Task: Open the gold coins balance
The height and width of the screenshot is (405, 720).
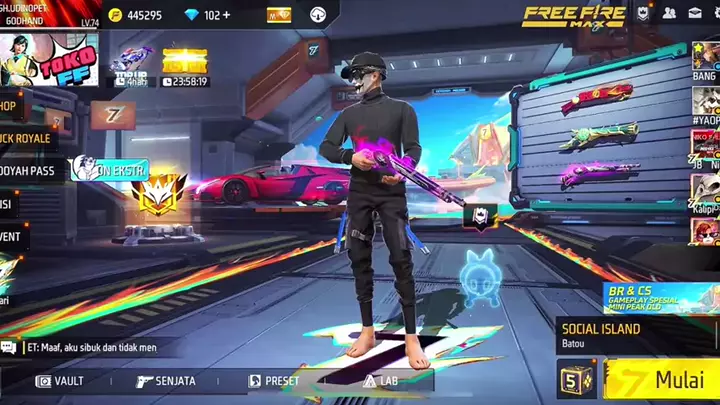Action: tap(135, 15)
